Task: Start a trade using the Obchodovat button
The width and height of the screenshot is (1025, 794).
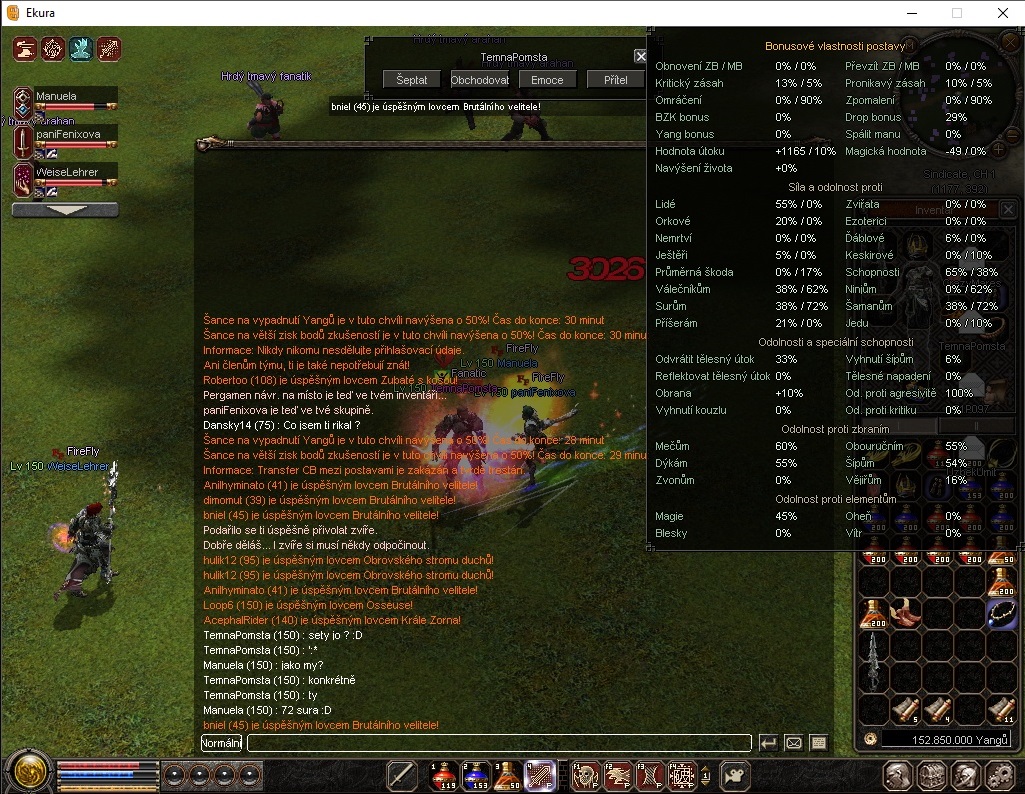Action: (x=479, y=80)
